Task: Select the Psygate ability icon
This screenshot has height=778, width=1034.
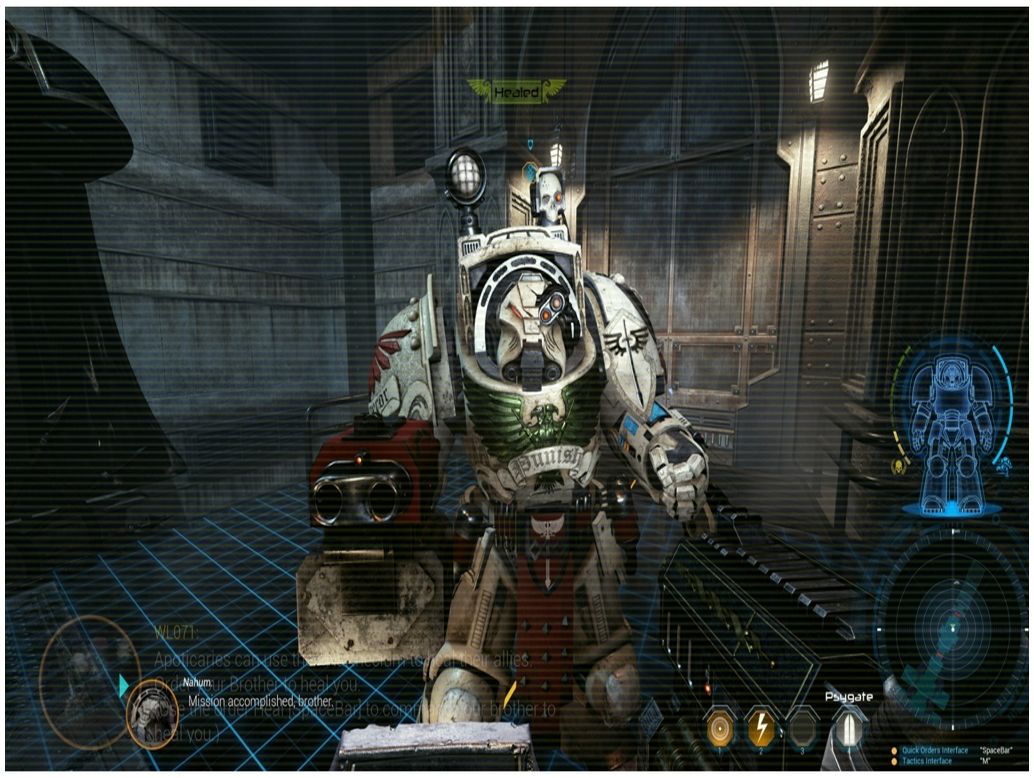Action: (x=850, y=729)
